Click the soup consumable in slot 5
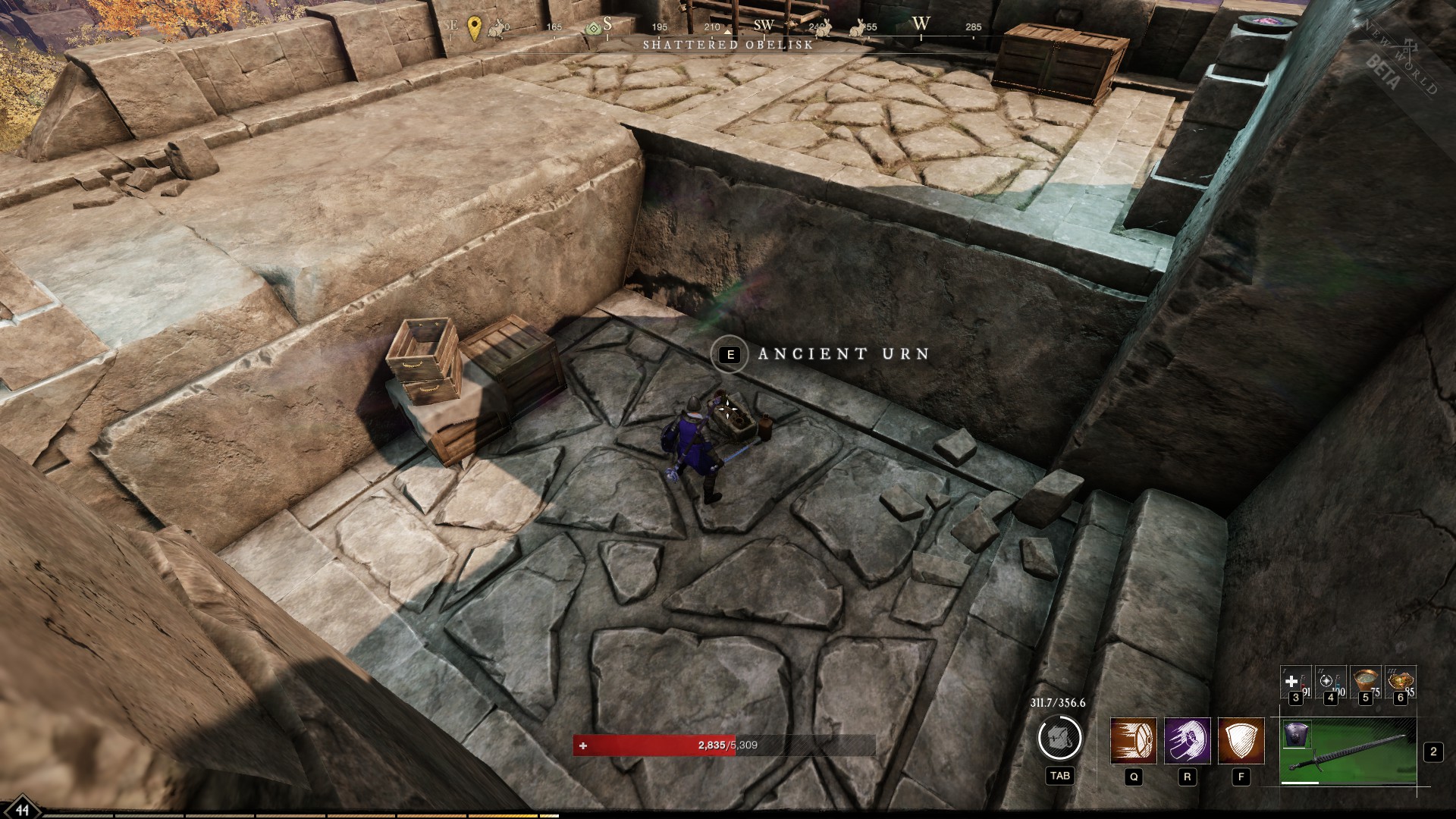This screenshot has width=1456, height=819. click(x=1365, y=680)
